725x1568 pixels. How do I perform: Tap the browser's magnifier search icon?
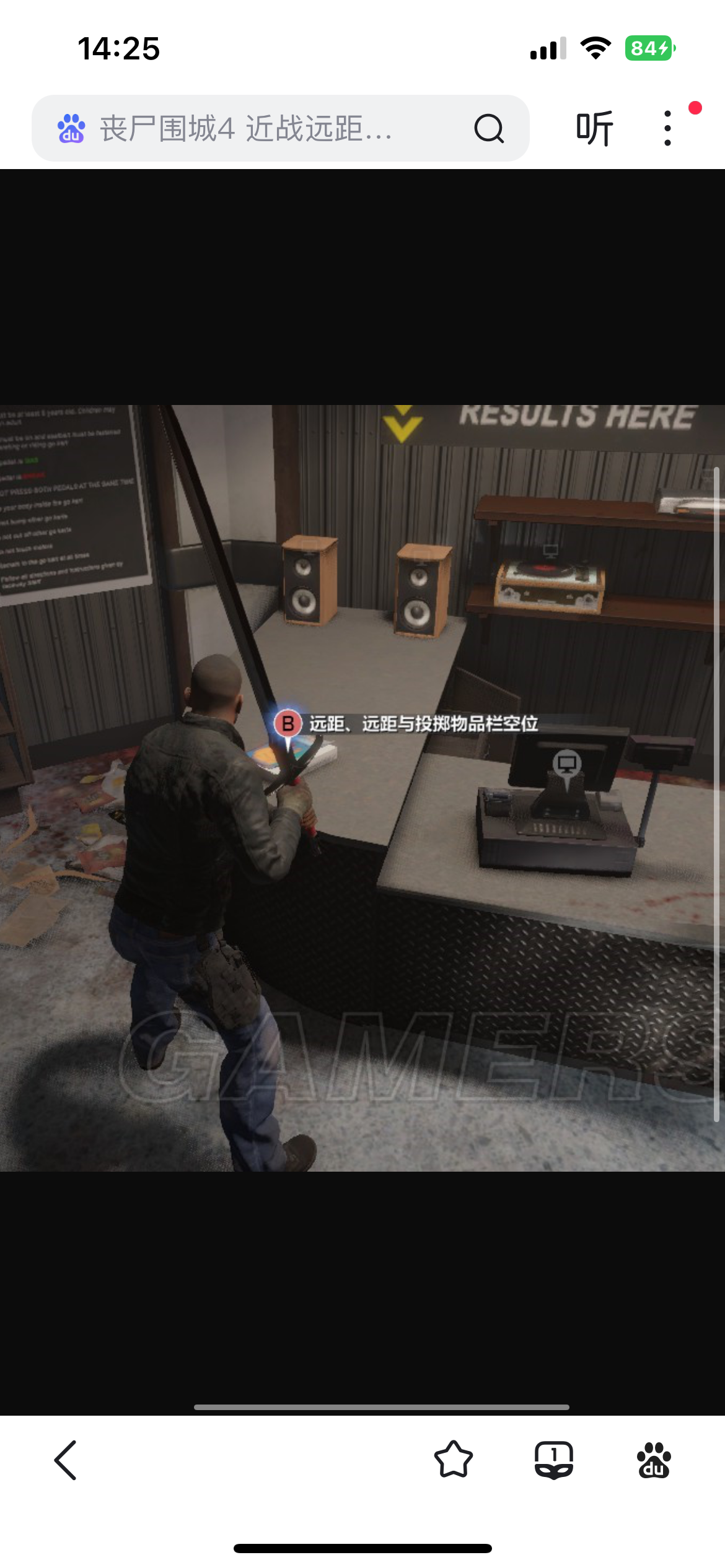pyautogui.click(x=489, y=129)
